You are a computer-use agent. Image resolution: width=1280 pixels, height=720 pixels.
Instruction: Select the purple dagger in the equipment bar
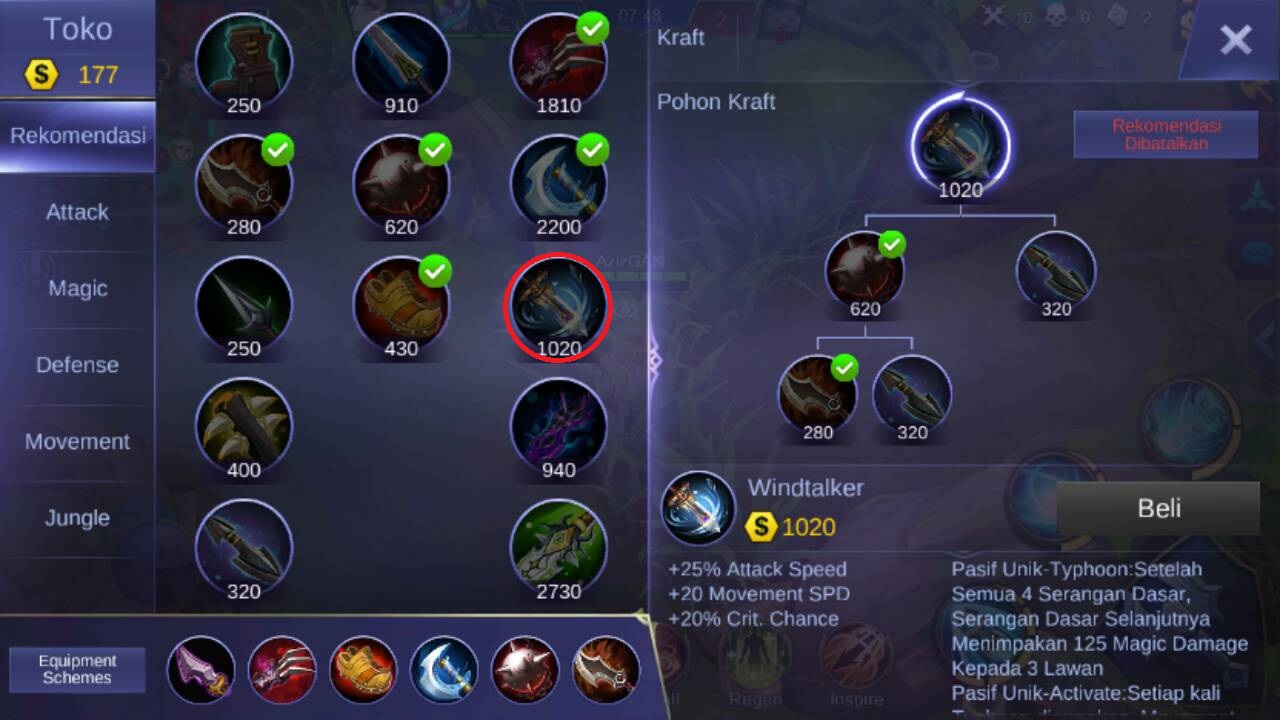pos(201,669)
